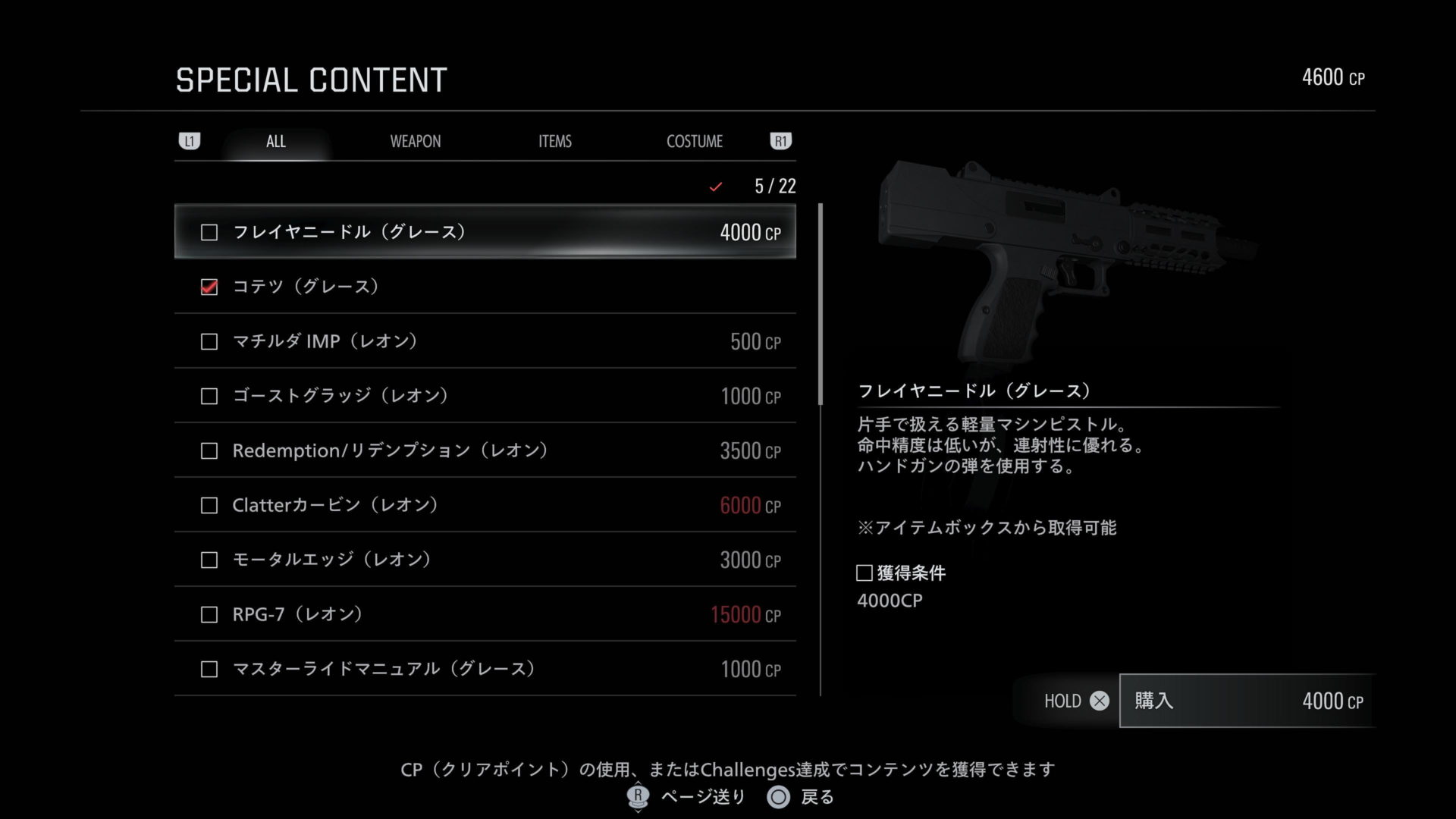Viewport: 1456px width, 819px height.
Task: Select ゴーストグラッジ（レオン） row
Action: pos(485,396)
